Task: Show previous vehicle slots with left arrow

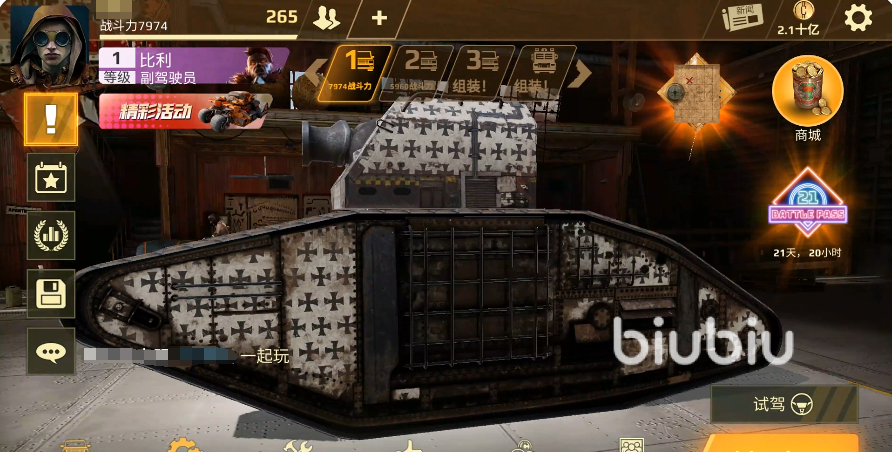Action: click(x=316, y=70)
